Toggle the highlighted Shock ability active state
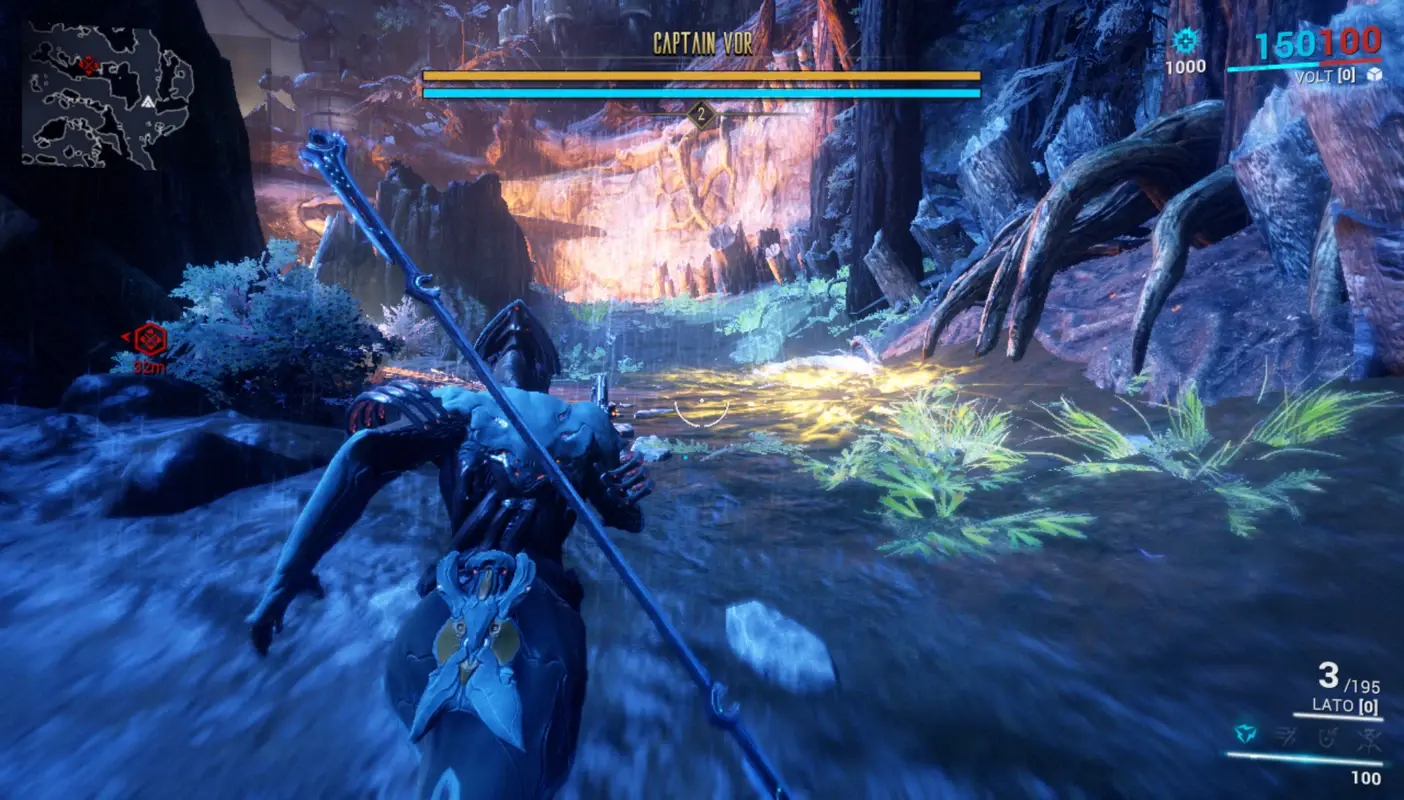The height and width of the screenshot is (800, 1404). click(1245, 735)
